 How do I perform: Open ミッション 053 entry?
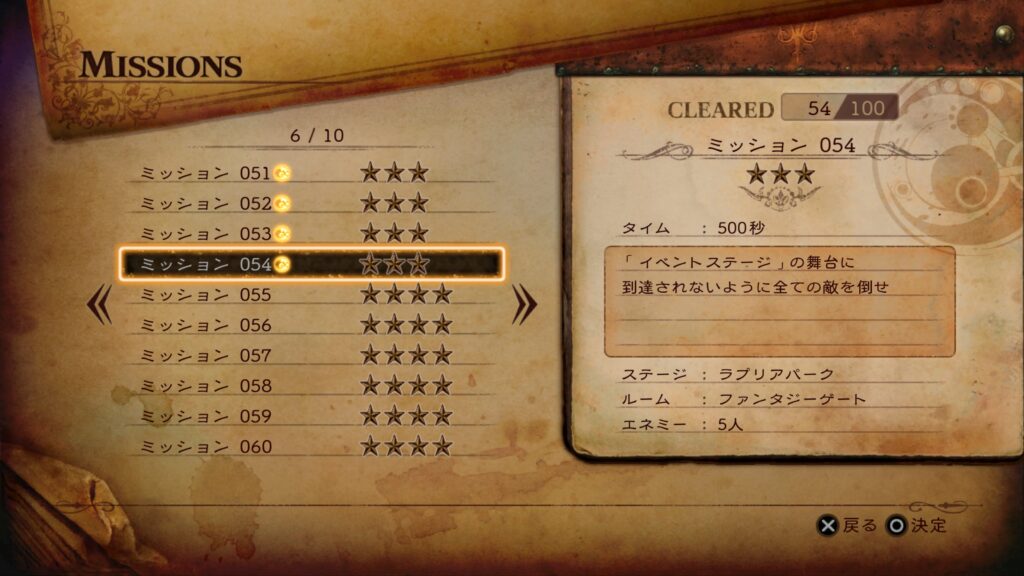coord(310,233)
